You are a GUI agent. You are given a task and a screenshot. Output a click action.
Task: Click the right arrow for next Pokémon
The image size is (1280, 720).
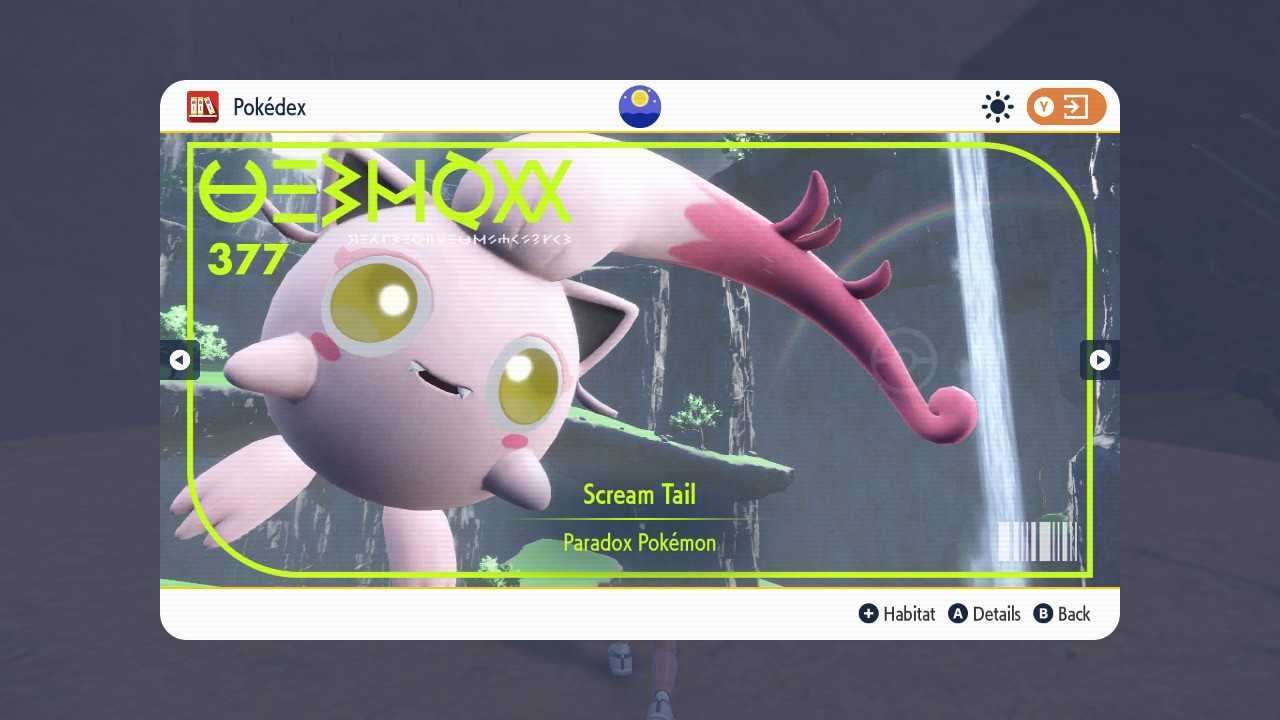[x=1099, y=360]
